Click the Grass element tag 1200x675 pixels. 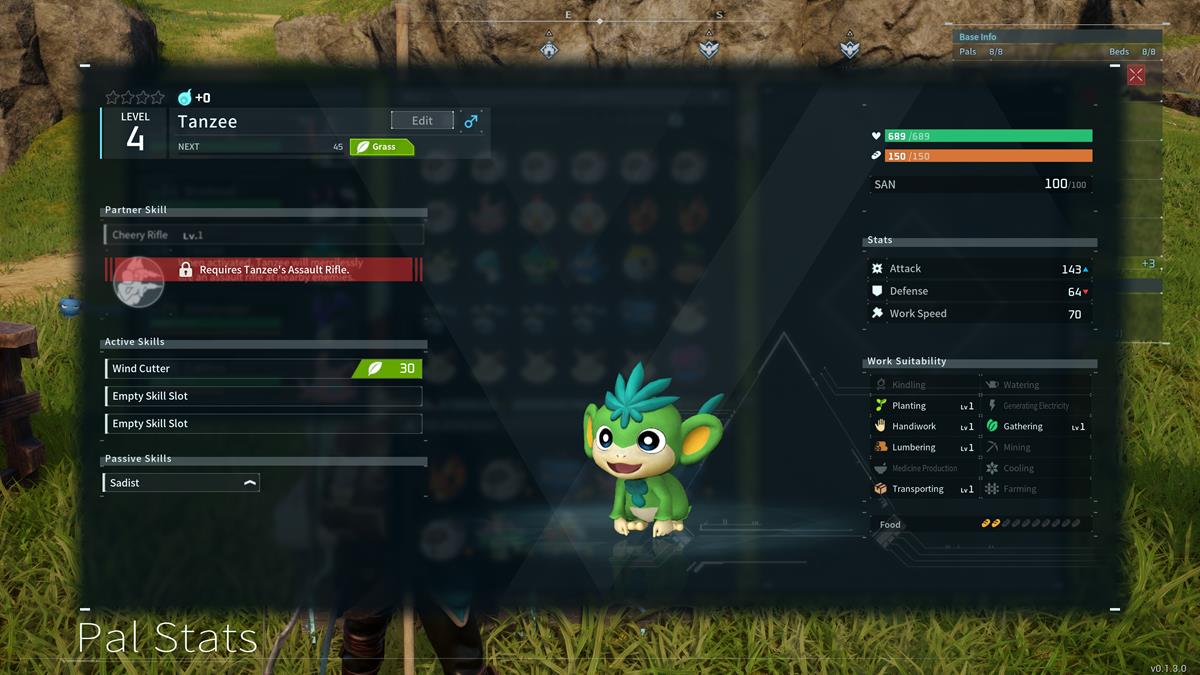coord(381,147)
